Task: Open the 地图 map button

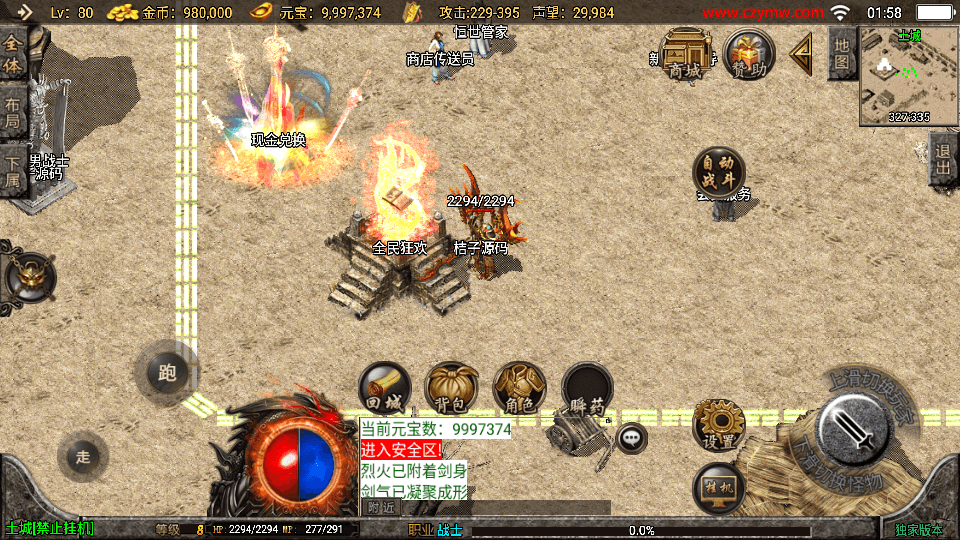Action: (842, 53)
